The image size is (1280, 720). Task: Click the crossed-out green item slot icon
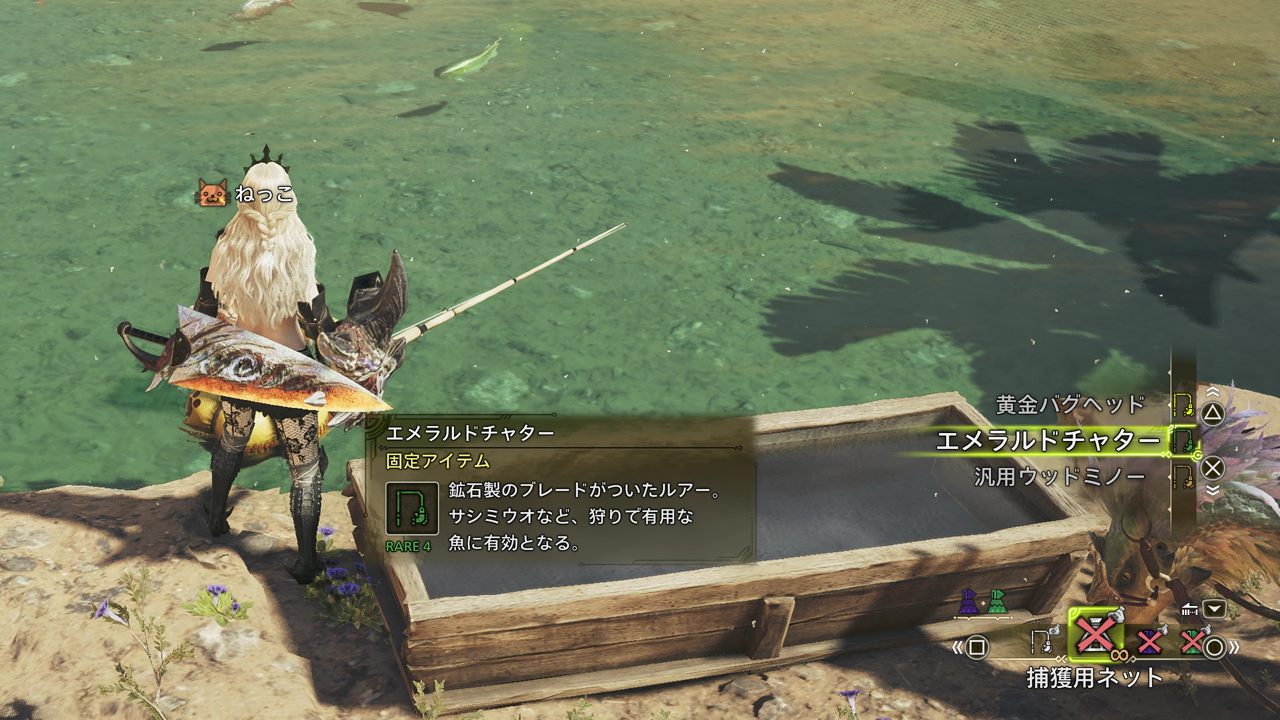point(1191,642)
